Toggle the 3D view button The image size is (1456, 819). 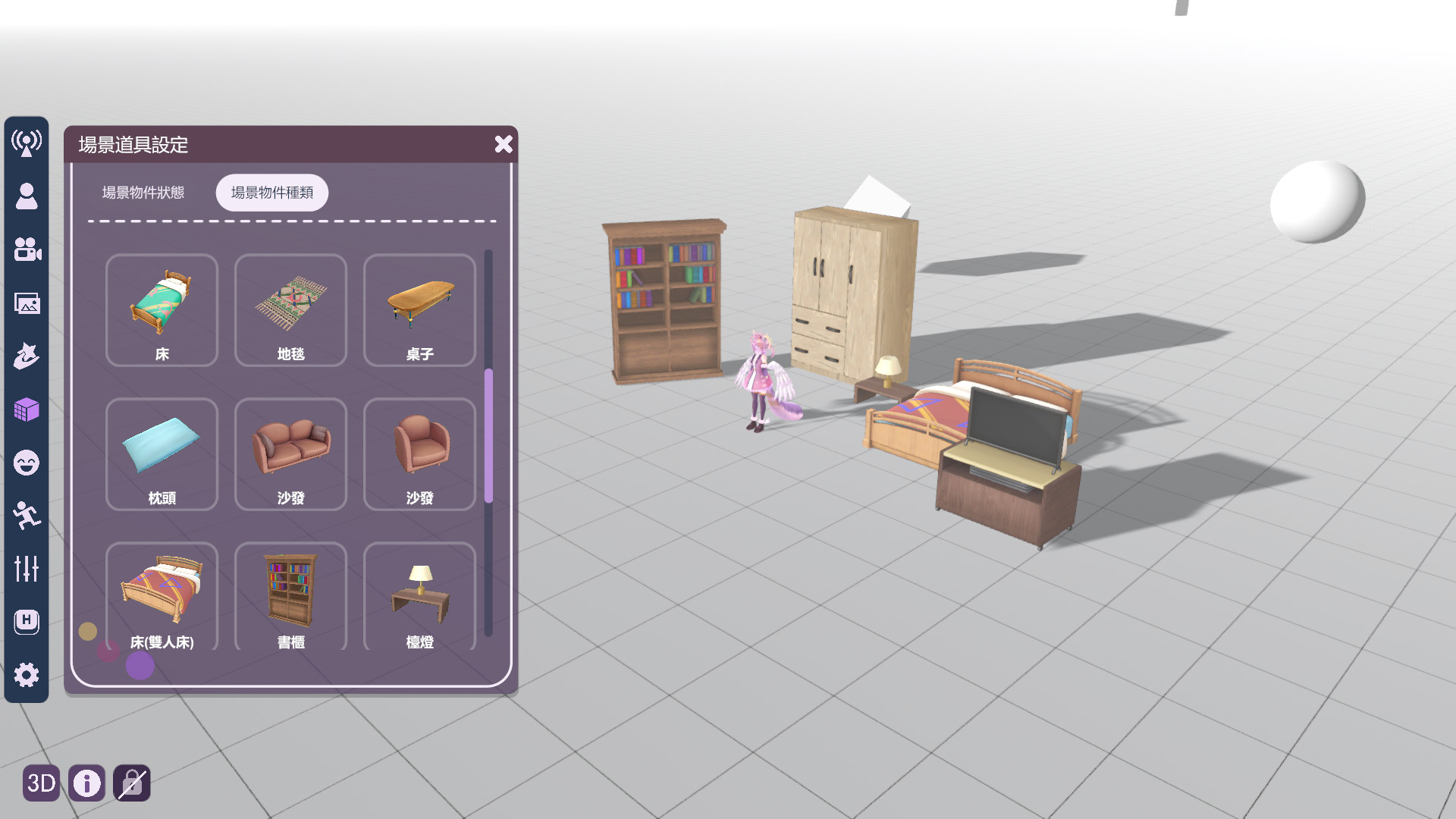tap(42, 784)
